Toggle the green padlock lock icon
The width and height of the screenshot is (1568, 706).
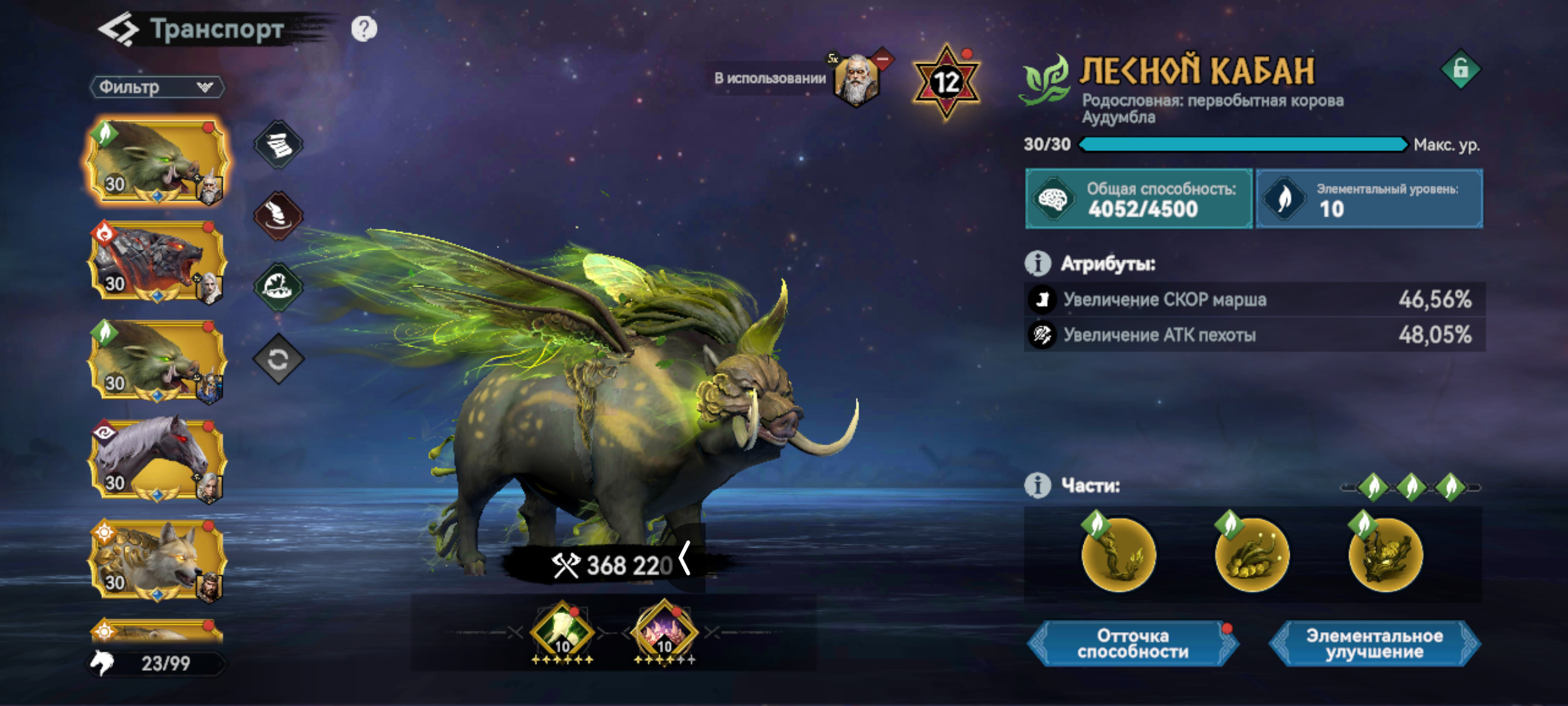pos(1461,69)
